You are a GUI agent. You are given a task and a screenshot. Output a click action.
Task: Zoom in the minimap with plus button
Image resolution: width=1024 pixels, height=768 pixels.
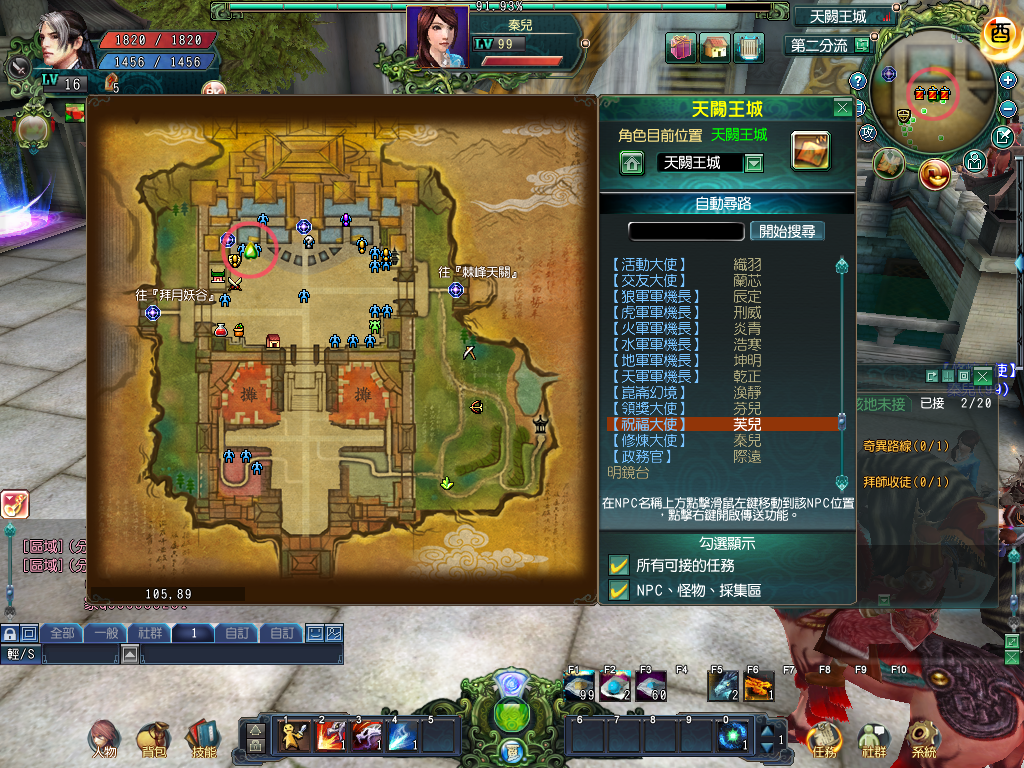coord(1007,80)
